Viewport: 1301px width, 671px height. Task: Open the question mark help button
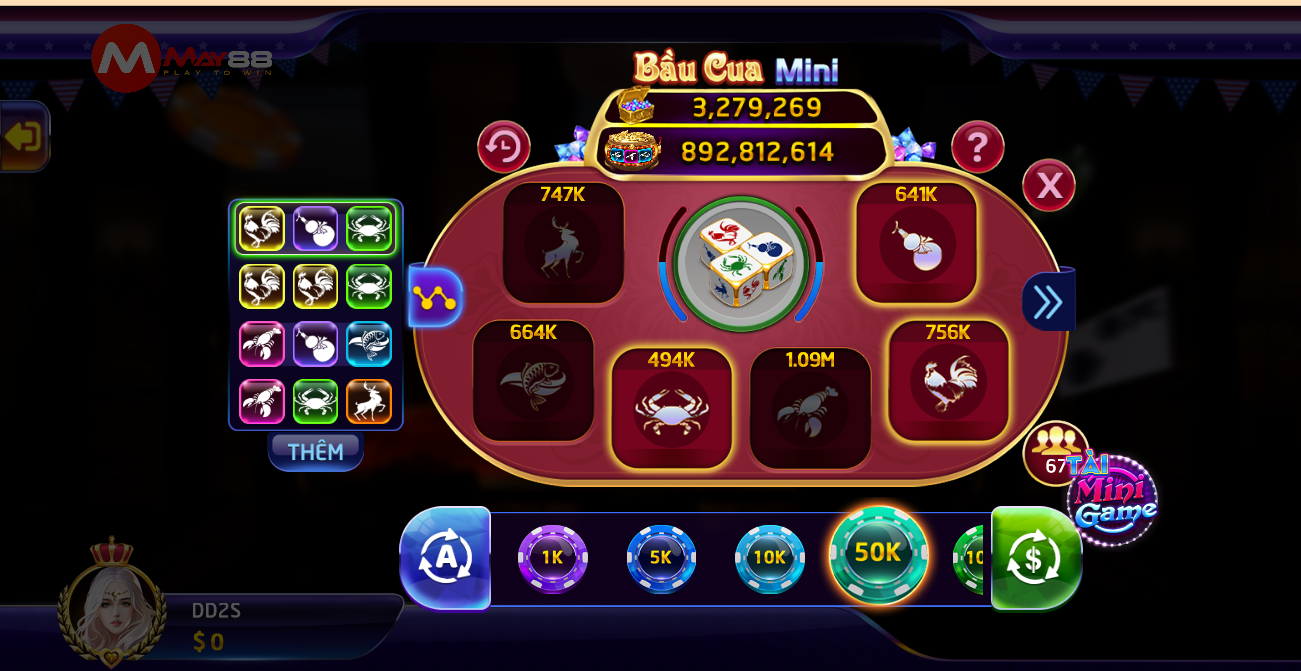pos(977,148)
